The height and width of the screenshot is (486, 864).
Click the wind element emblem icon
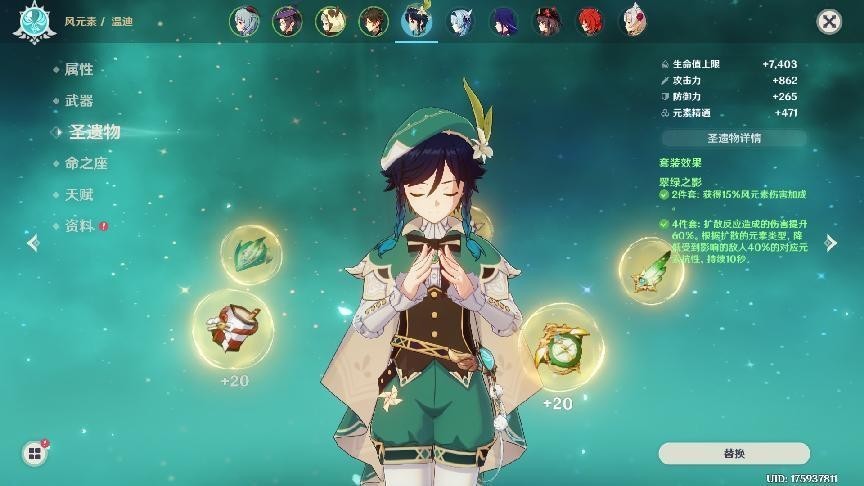point(33,21)
